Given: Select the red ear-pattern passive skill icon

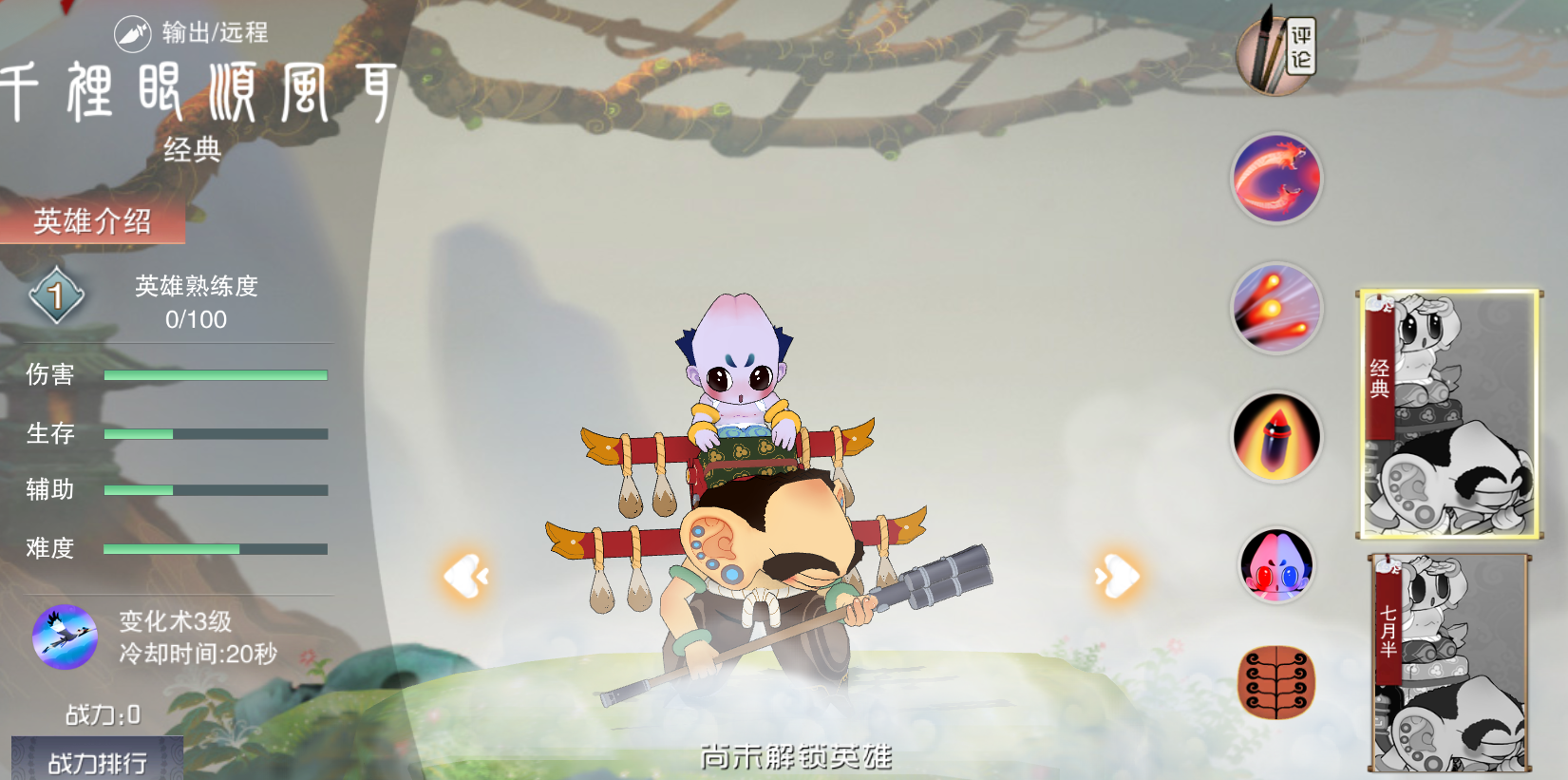Looking at the screenshot, I should [x=1277, y=680].
